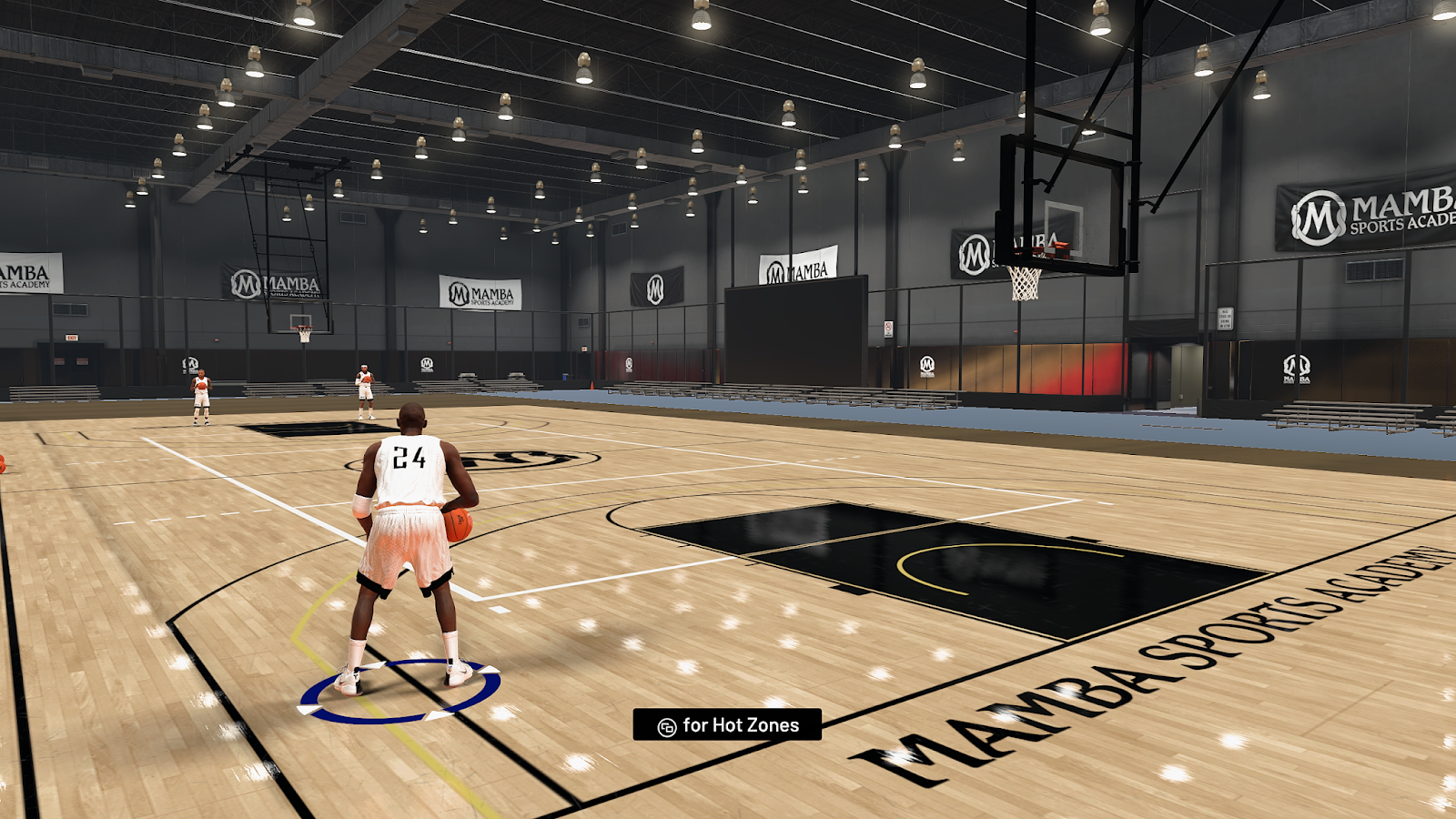
Task: Select the glass backboard above the rim
Action: point(1069,209)
